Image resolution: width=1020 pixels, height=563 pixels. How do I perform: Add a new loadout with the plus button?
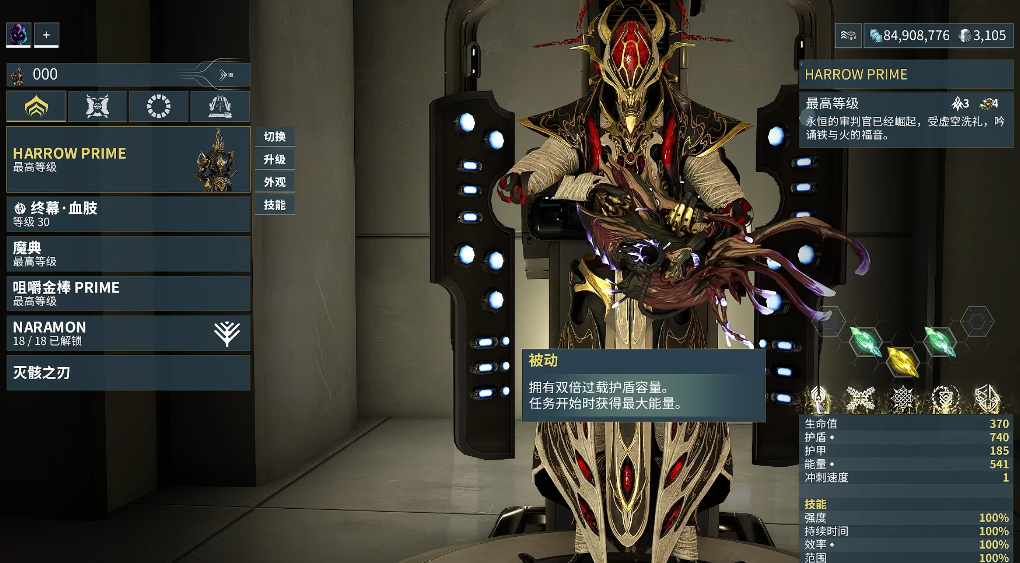pyautogui.click(x=46, y=35)
